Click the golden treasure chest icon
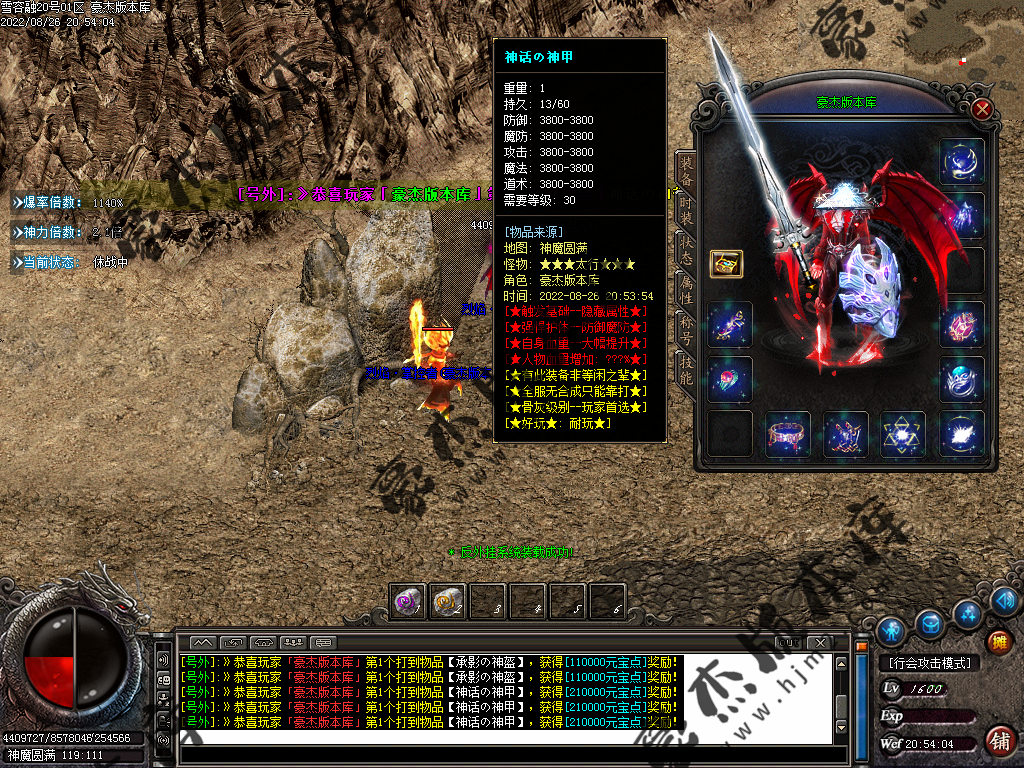The height and width of the screenshot is (768, 1024). pos(726,263)
